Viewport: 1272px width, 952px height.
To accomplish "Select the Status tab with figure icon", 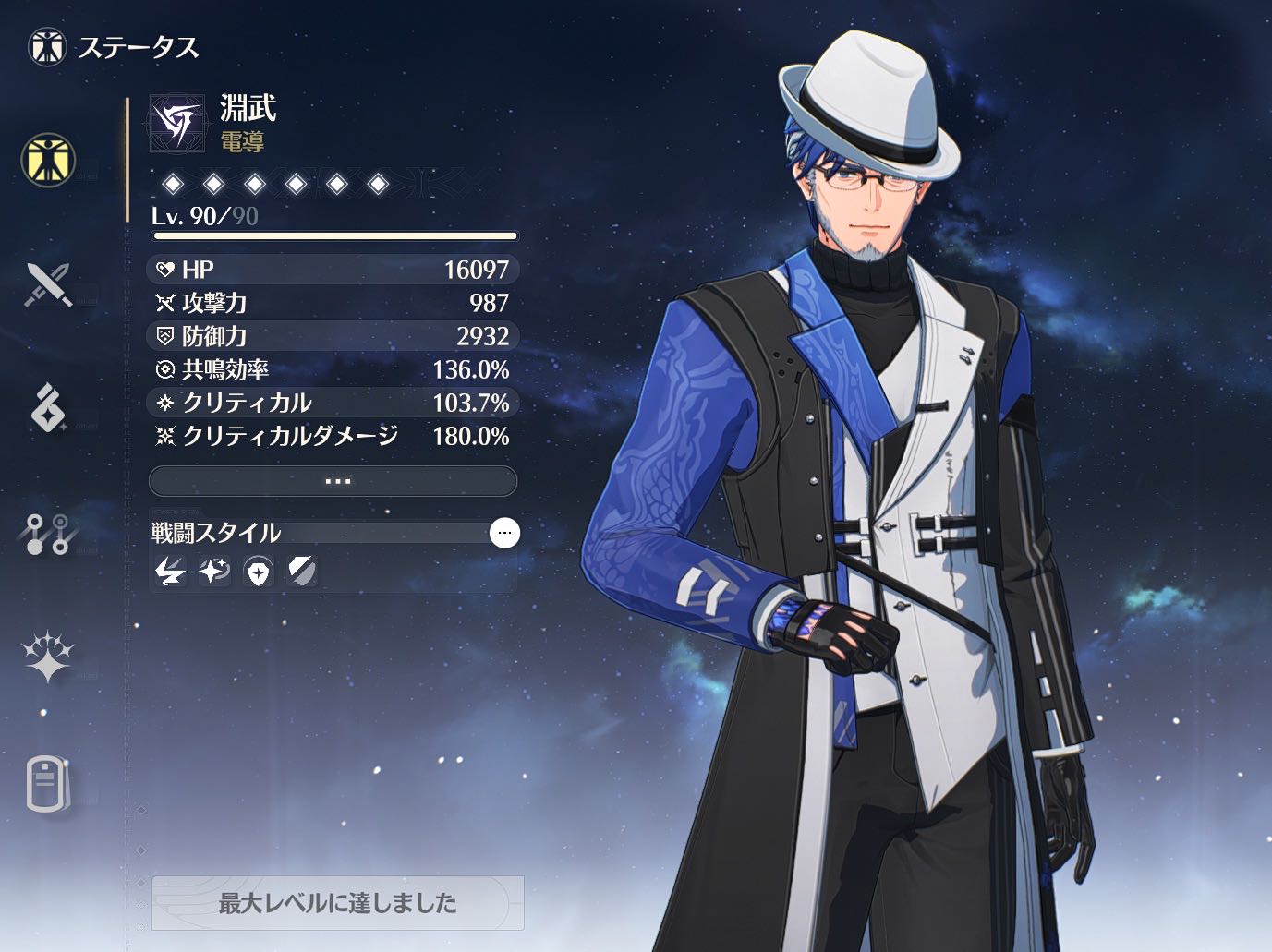I will pyautogui.click(x=48, y=159).
